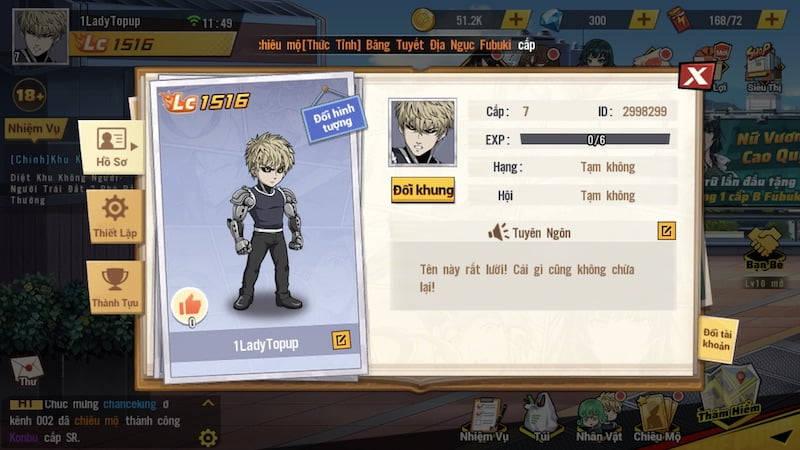Add more gold coins
800x450 pixels.
(516, 20)
